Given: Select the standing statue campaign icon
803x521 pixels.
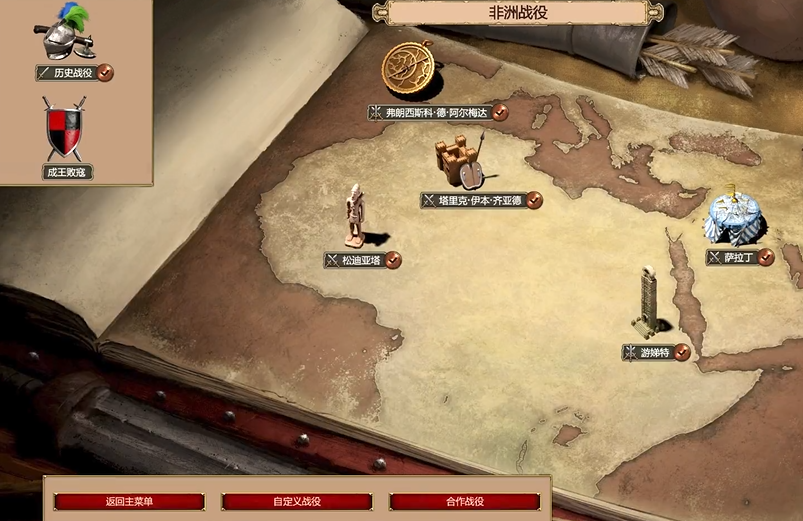Looking at the screenshot, I should click(x=355, y=216).
